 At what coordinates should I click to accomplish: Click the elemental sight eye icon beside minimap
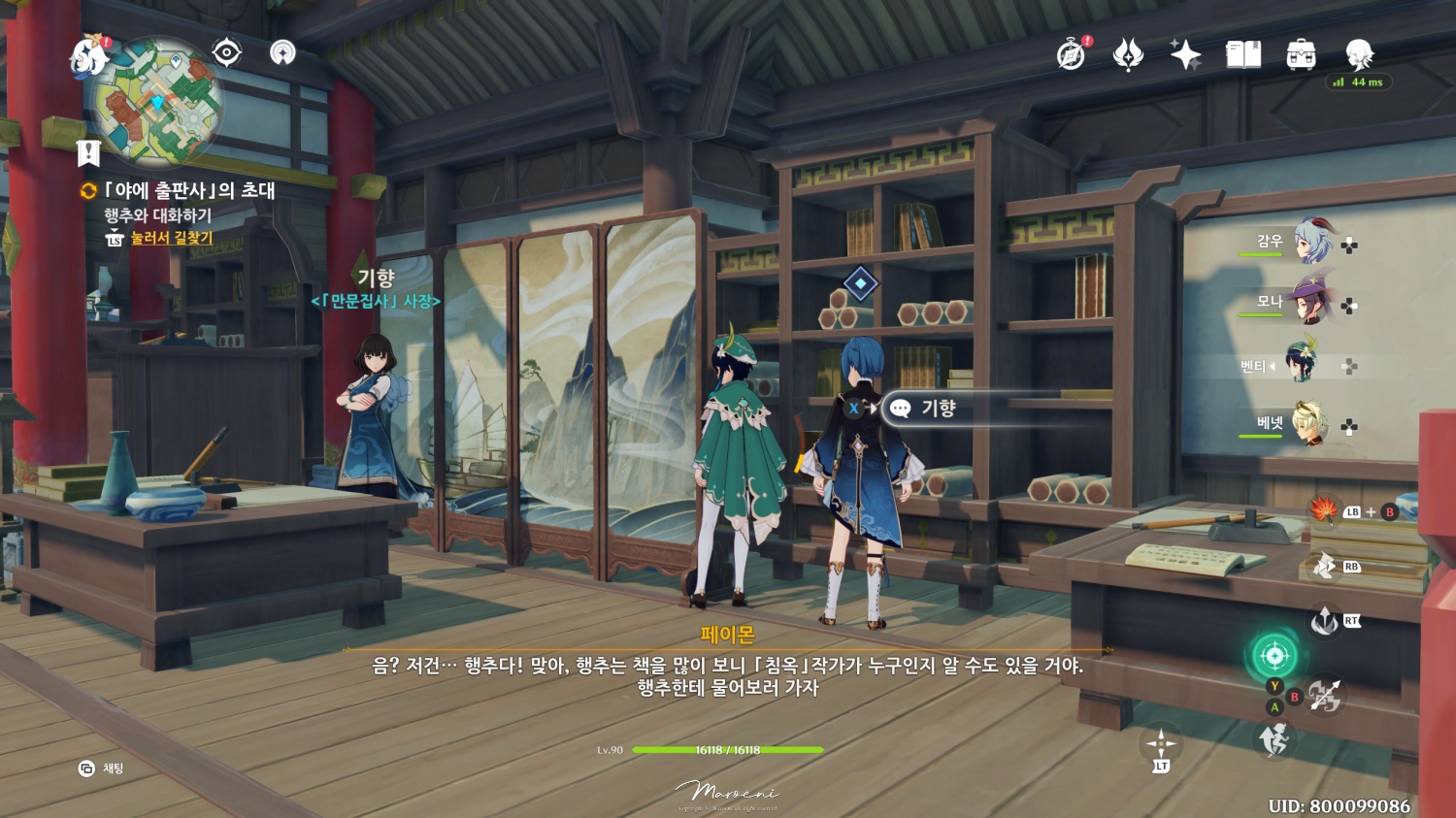pos(226,52)
